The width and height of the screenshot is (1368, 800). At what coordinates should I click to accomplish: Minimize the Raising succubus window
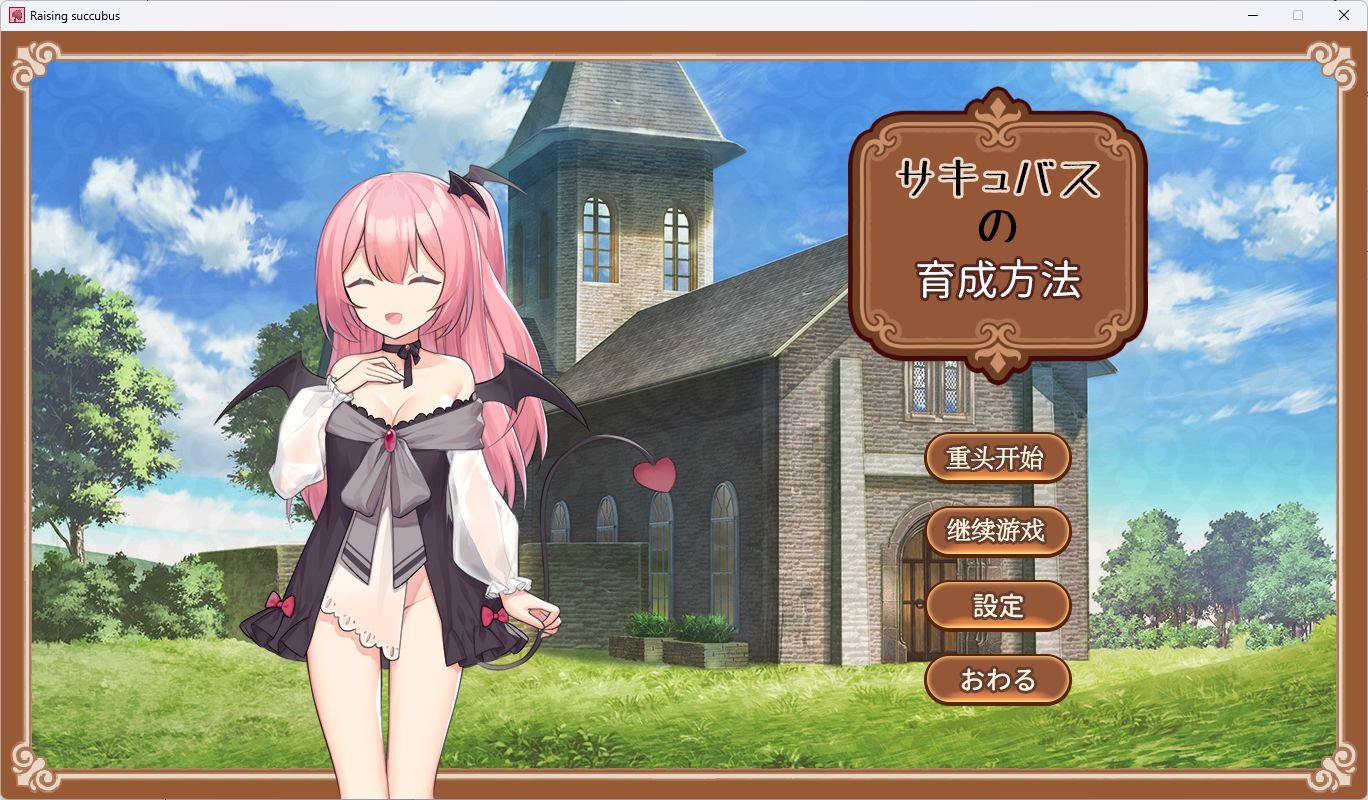[x=1251, y=15]
